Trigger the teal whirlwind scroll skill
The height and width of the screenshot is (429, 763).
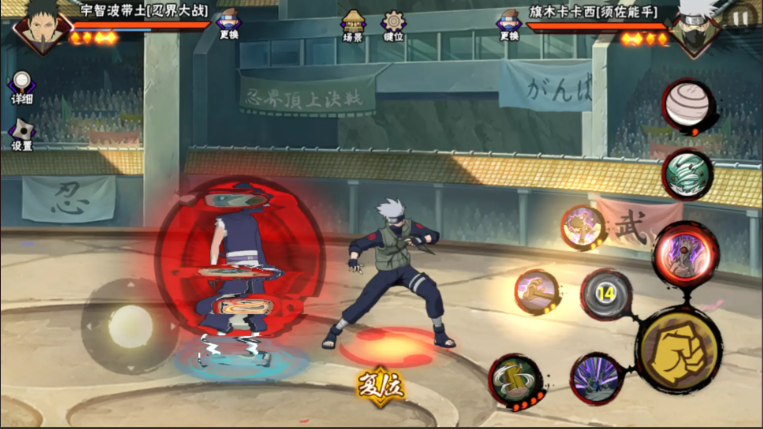click(687, 174)
